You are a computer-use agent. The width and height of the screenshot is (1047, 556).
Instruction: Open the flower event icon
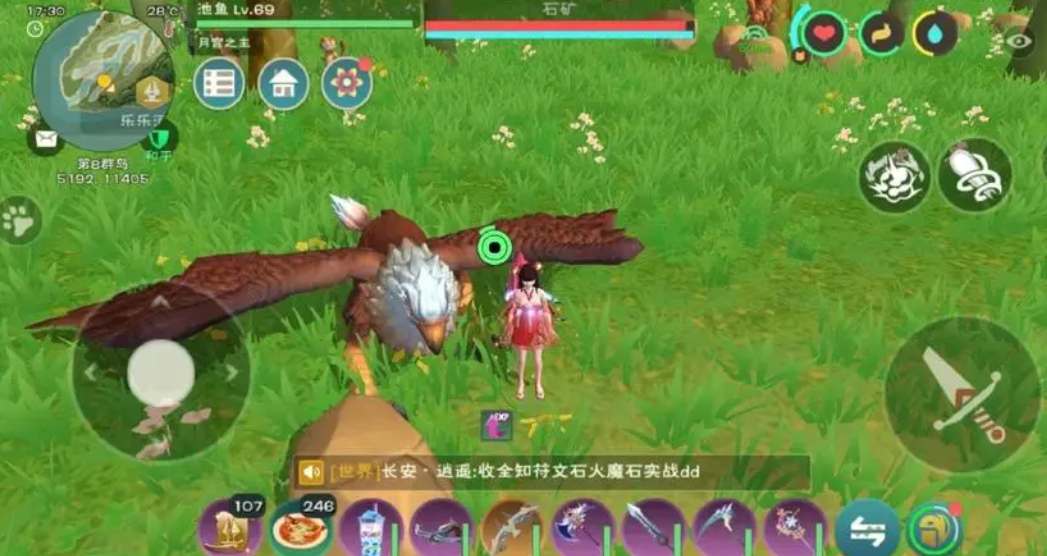click(347, 84)
